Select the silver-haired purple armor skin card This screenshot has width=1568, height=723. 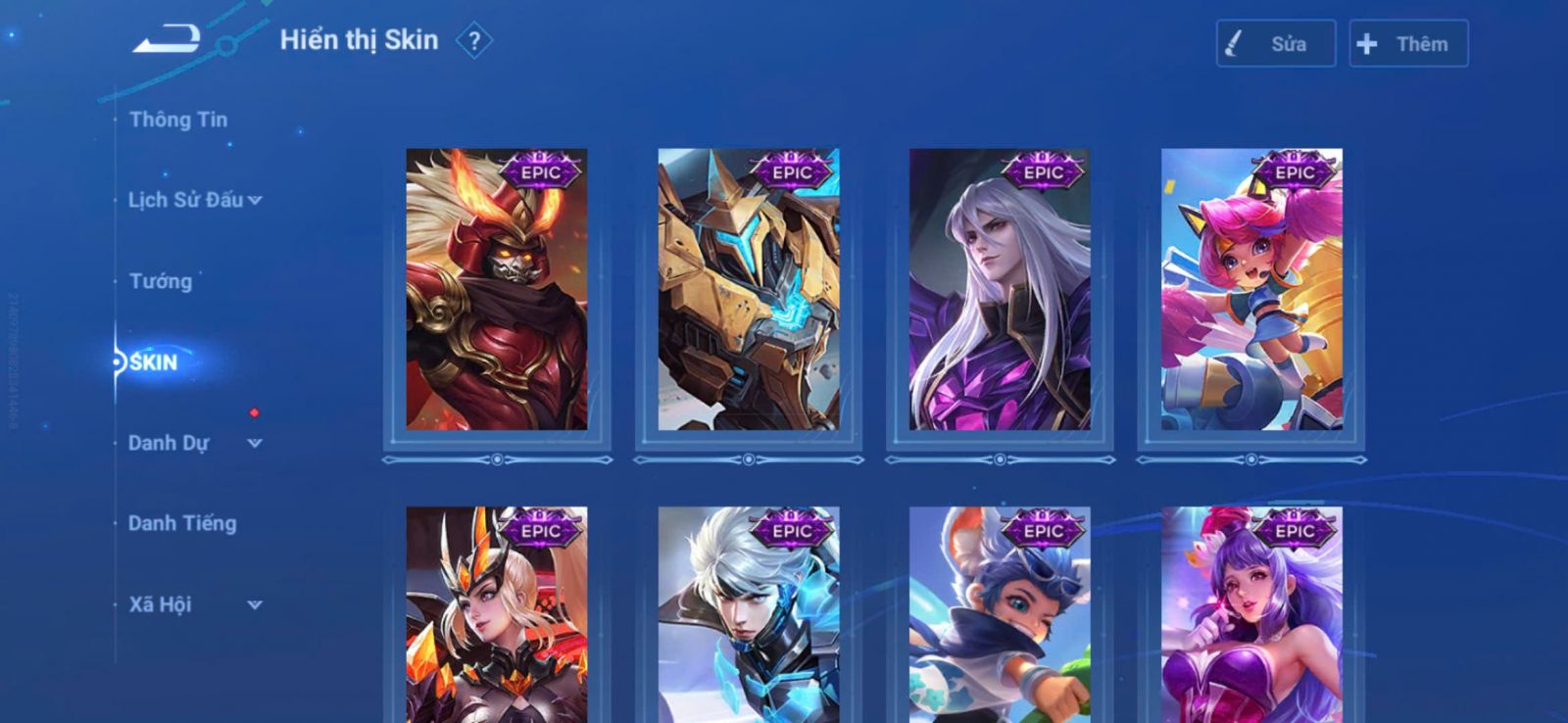(x=1000, y=289)
